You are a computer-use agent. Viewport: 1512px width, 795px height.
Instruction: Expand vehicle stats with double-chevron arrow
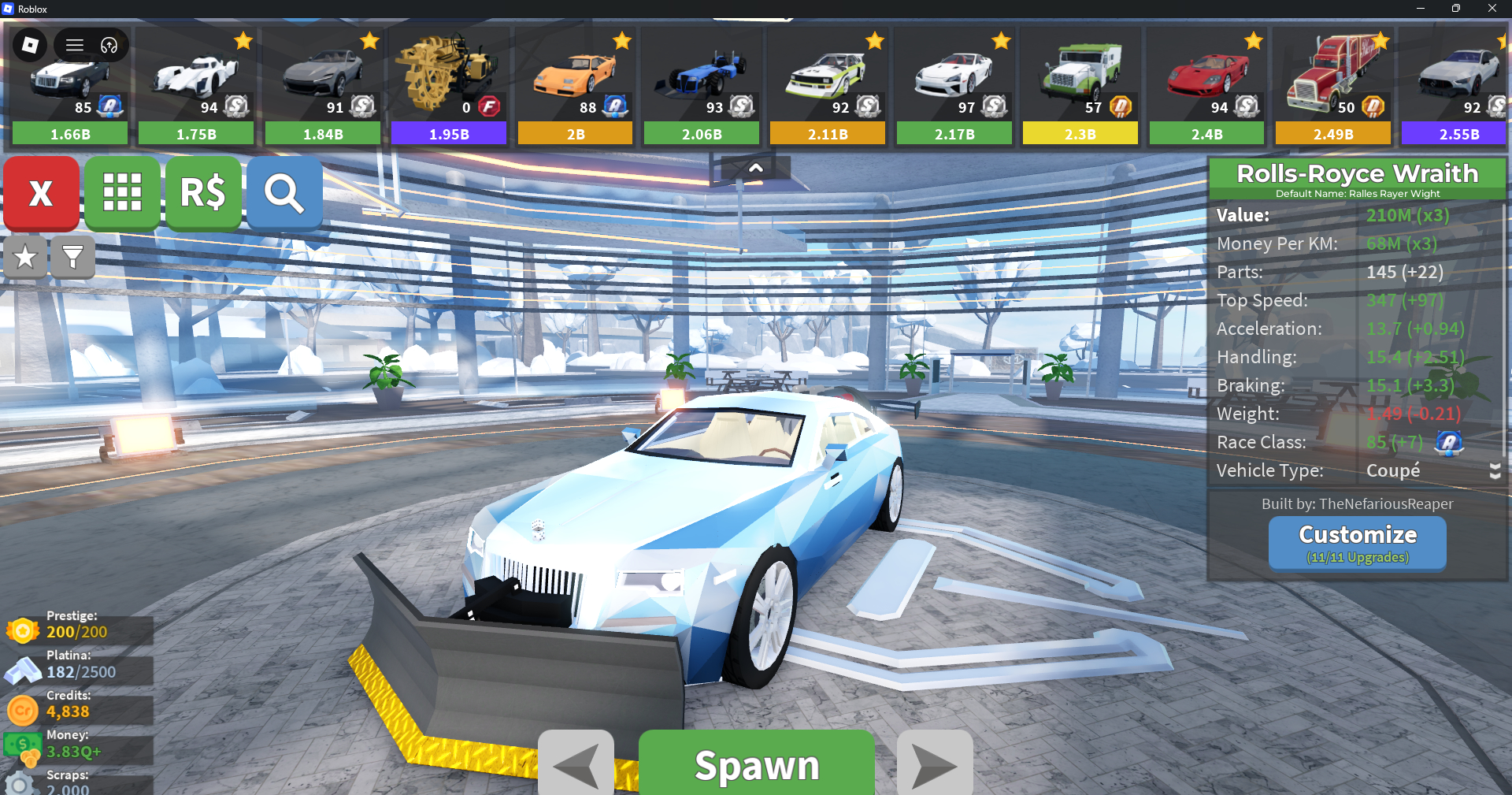[1495, 471]
